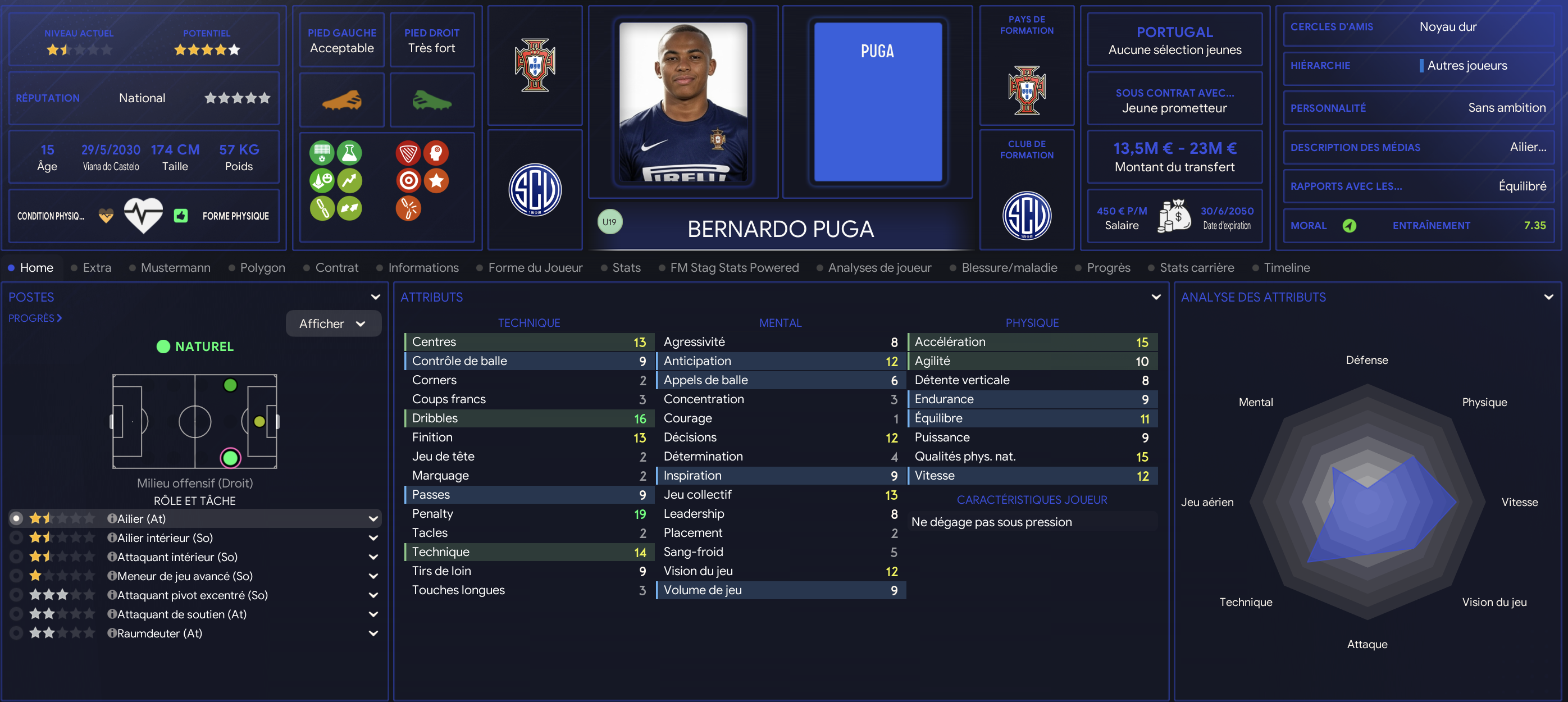Click the Penalty attribute row
The image size is (1568, 702).
[528, 514]
